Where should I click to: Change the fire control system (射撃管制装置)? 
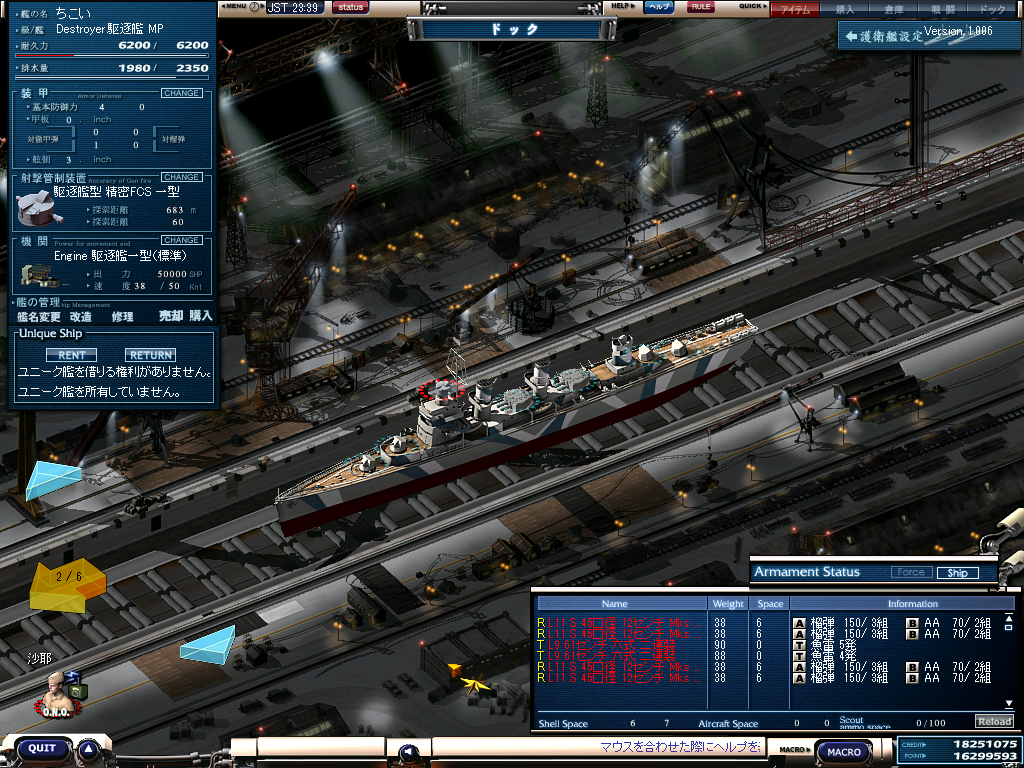[181, 177]
